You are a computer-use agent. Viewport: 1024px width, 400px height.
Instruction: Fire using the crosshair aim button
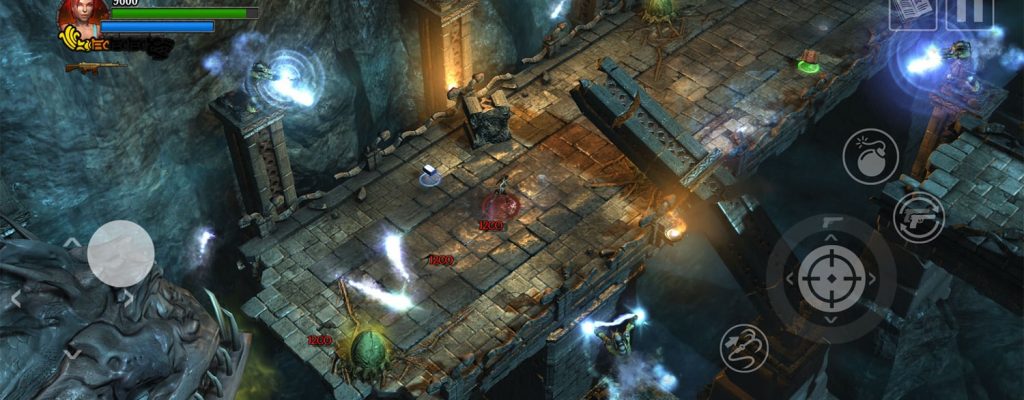coord(832,277)
